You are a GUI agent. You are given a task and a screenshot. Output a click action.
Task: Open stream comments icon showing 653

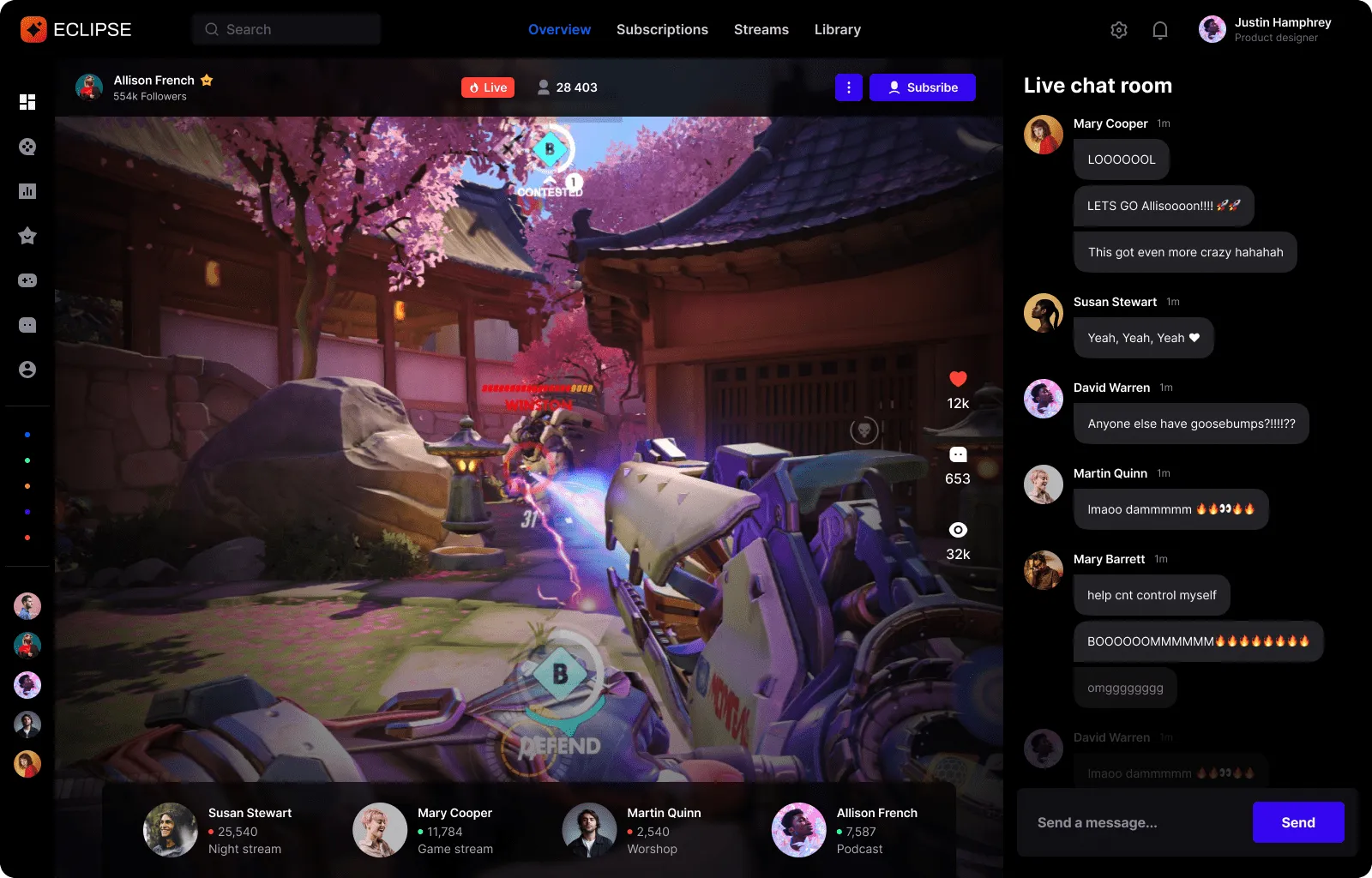point(958,454)
